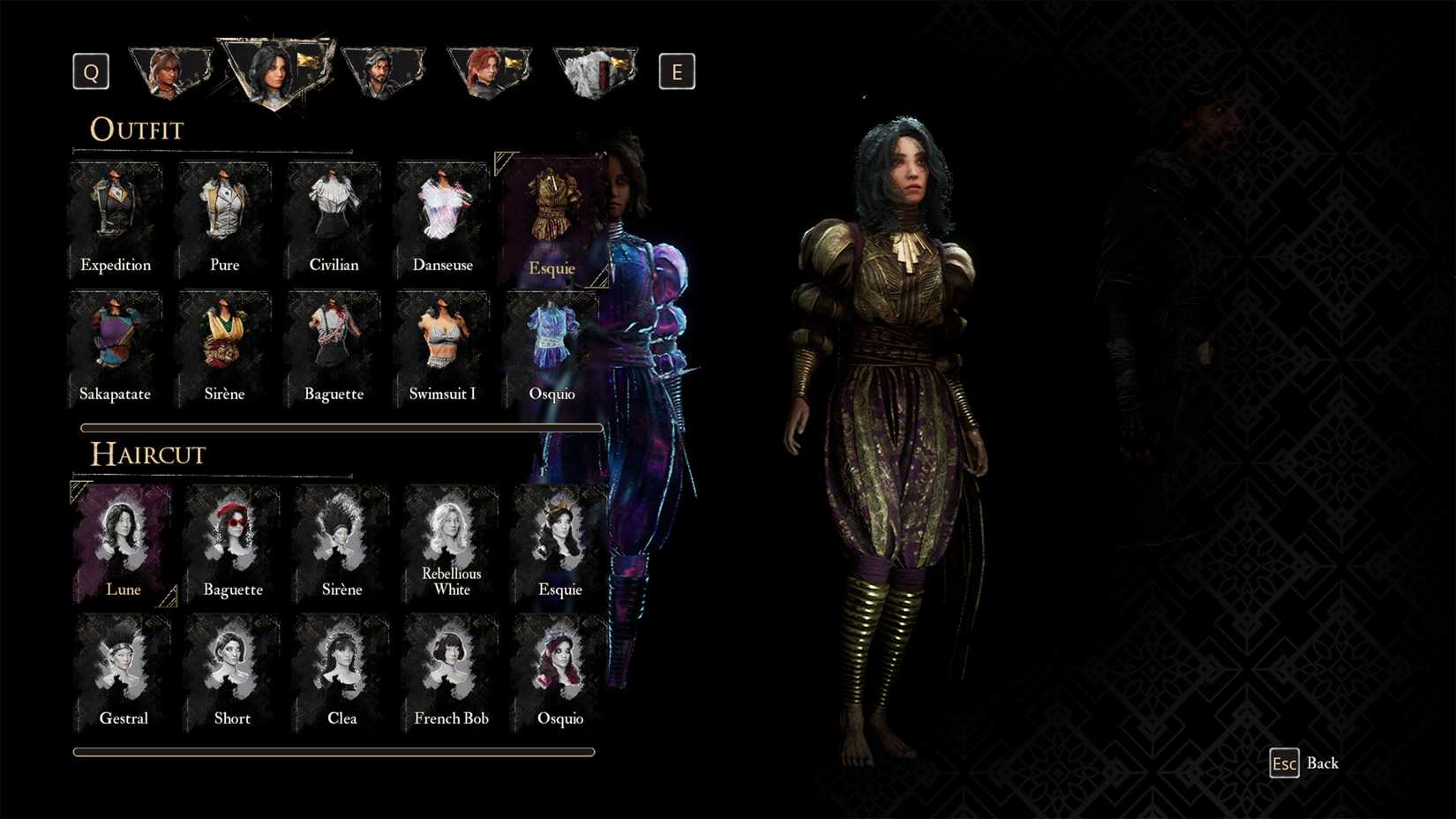
Task: Choose the Swimsuit I outfit
Action: pyautogui.click(x=441, y=342)
